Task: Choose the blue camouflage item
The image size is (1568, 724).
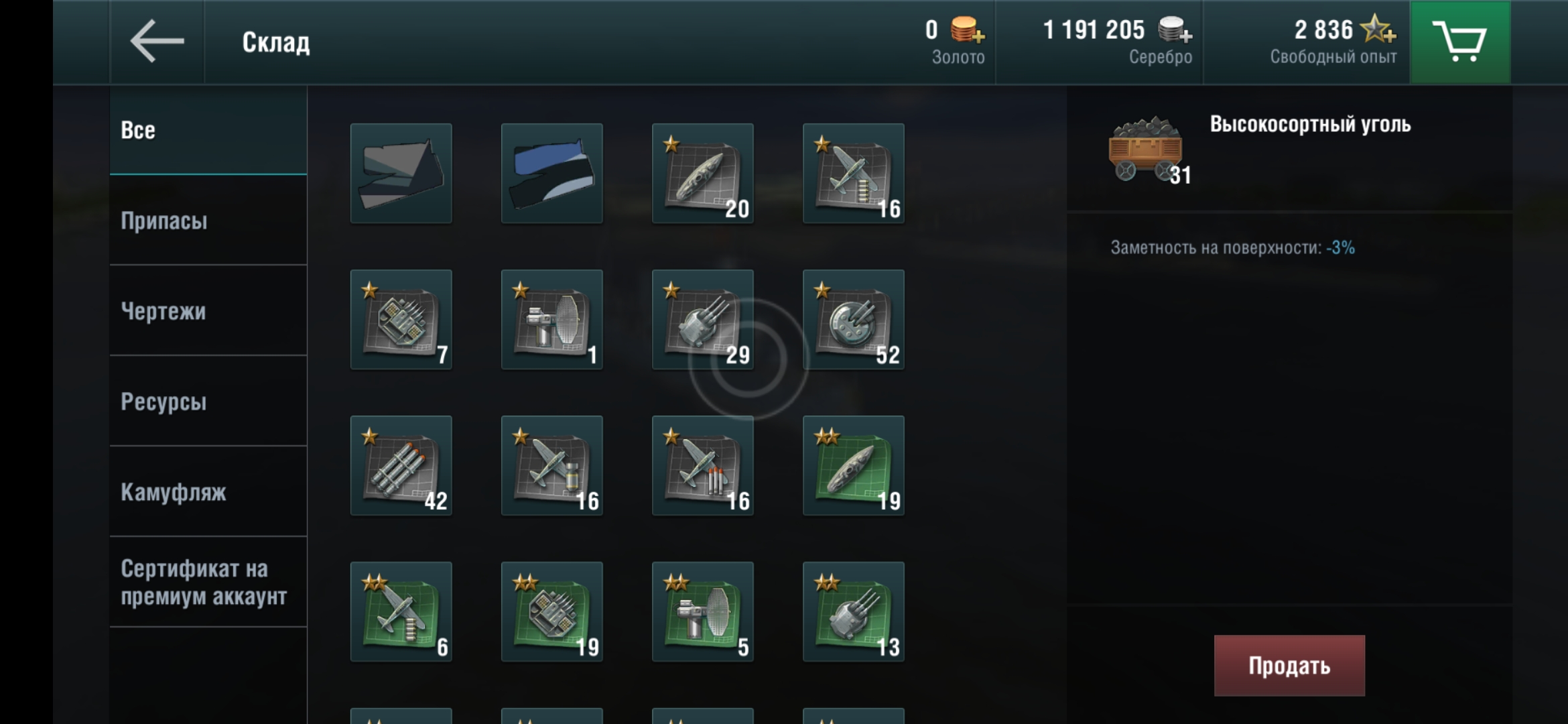Action: [551, 174]
